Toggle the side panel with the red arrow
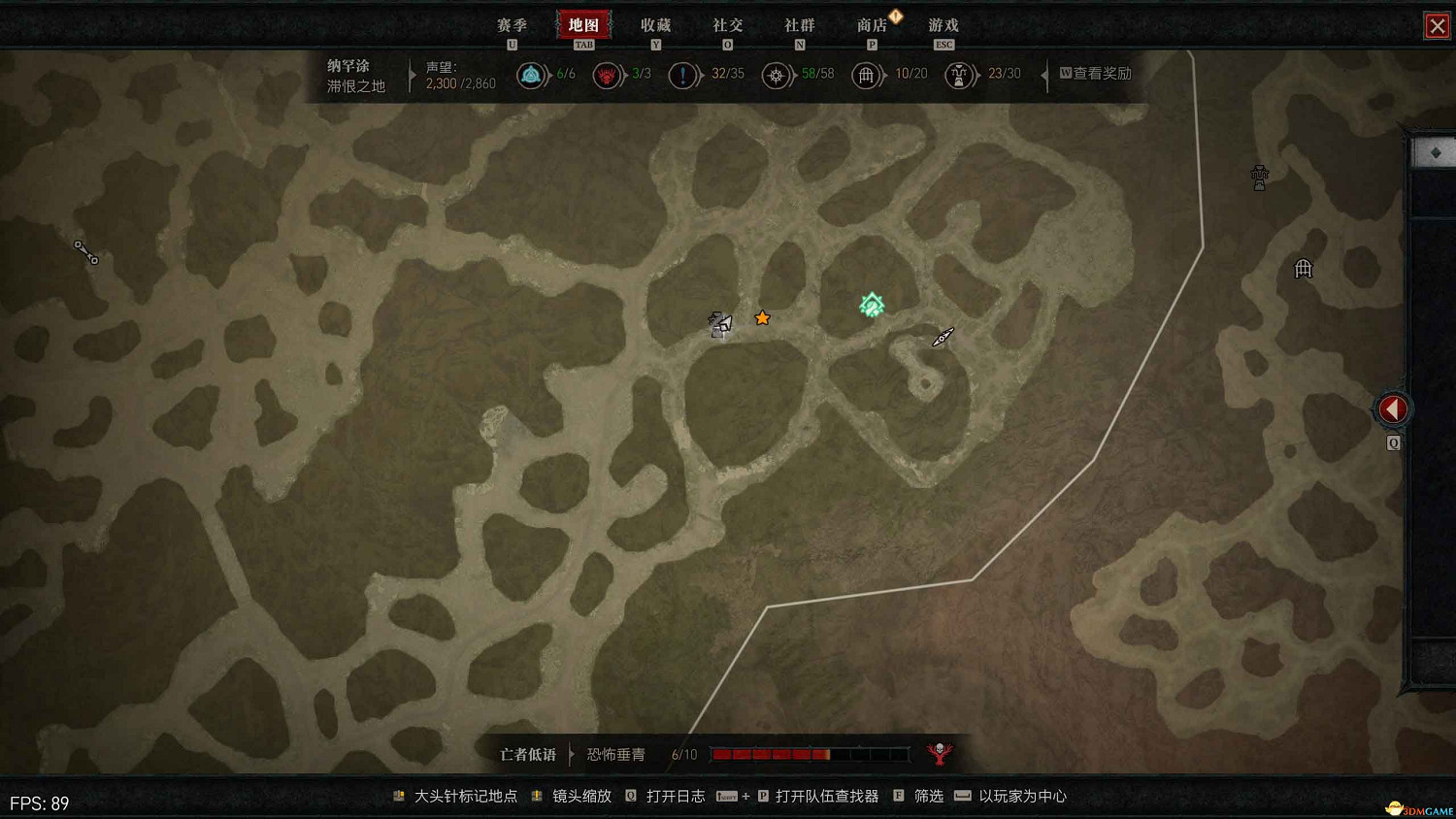Image resolution: width=1456 pixels, height=819 pixels. pos(1393,409)
